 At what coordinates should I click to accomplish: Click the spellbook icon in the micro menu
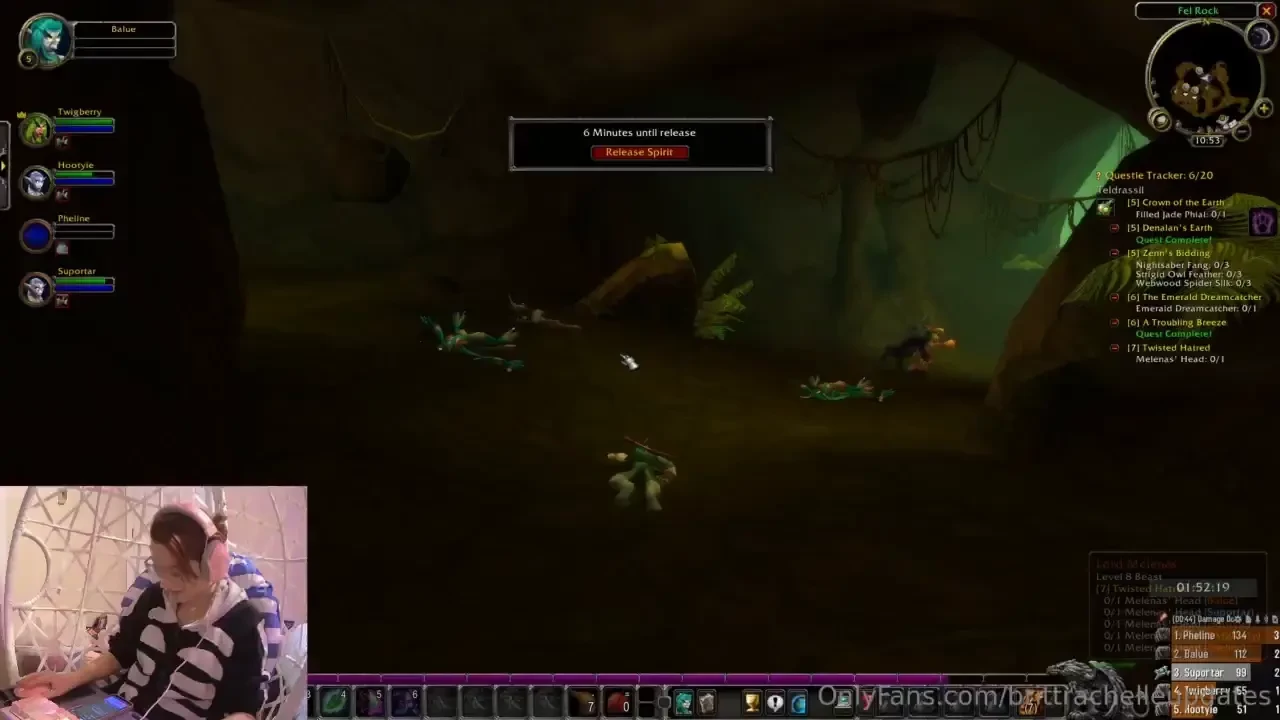coord(707,701)
